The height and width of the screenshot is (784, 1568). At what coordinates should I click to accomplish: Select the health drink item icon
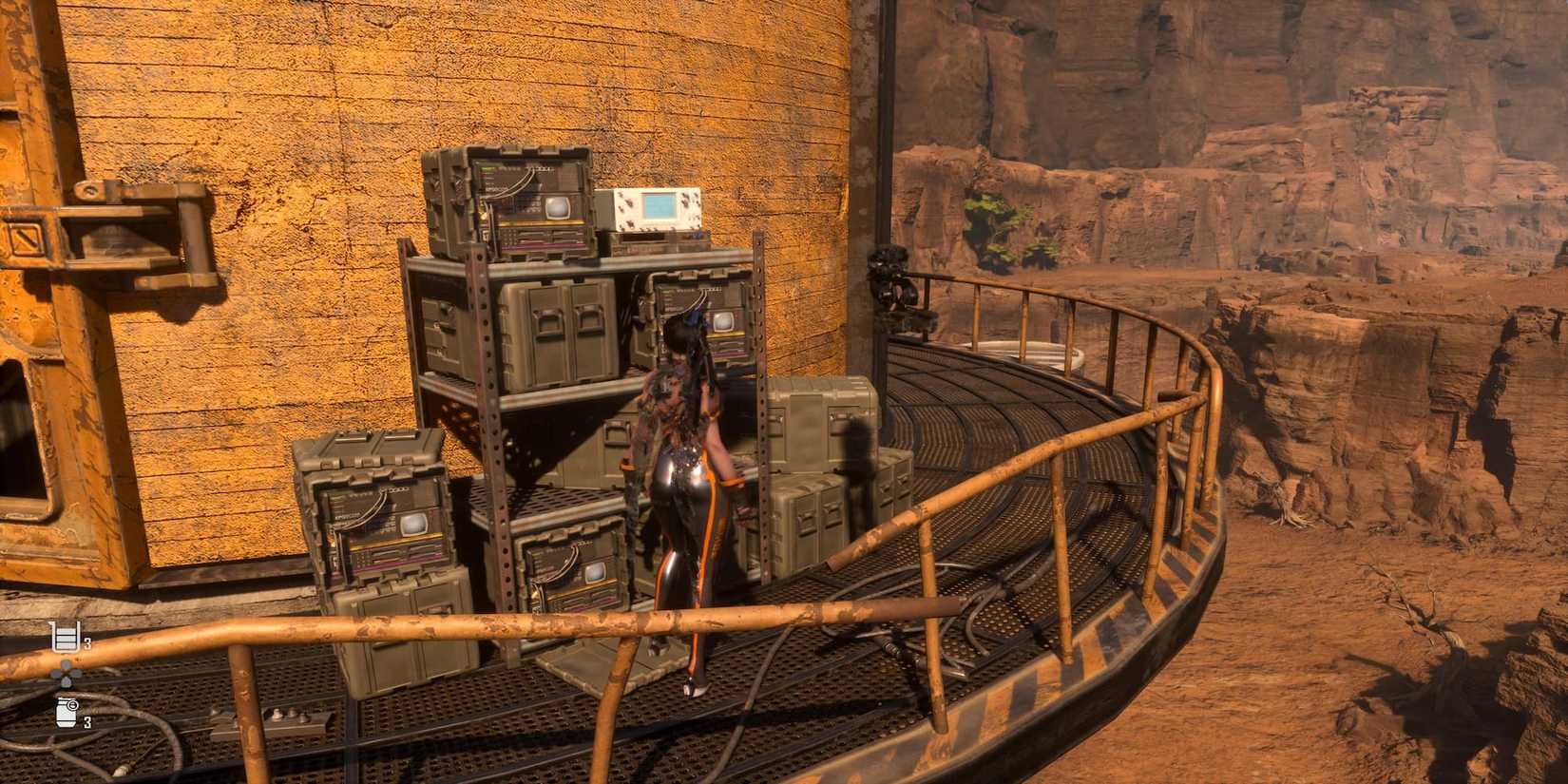pyautogui.click(x=66, y=638)
